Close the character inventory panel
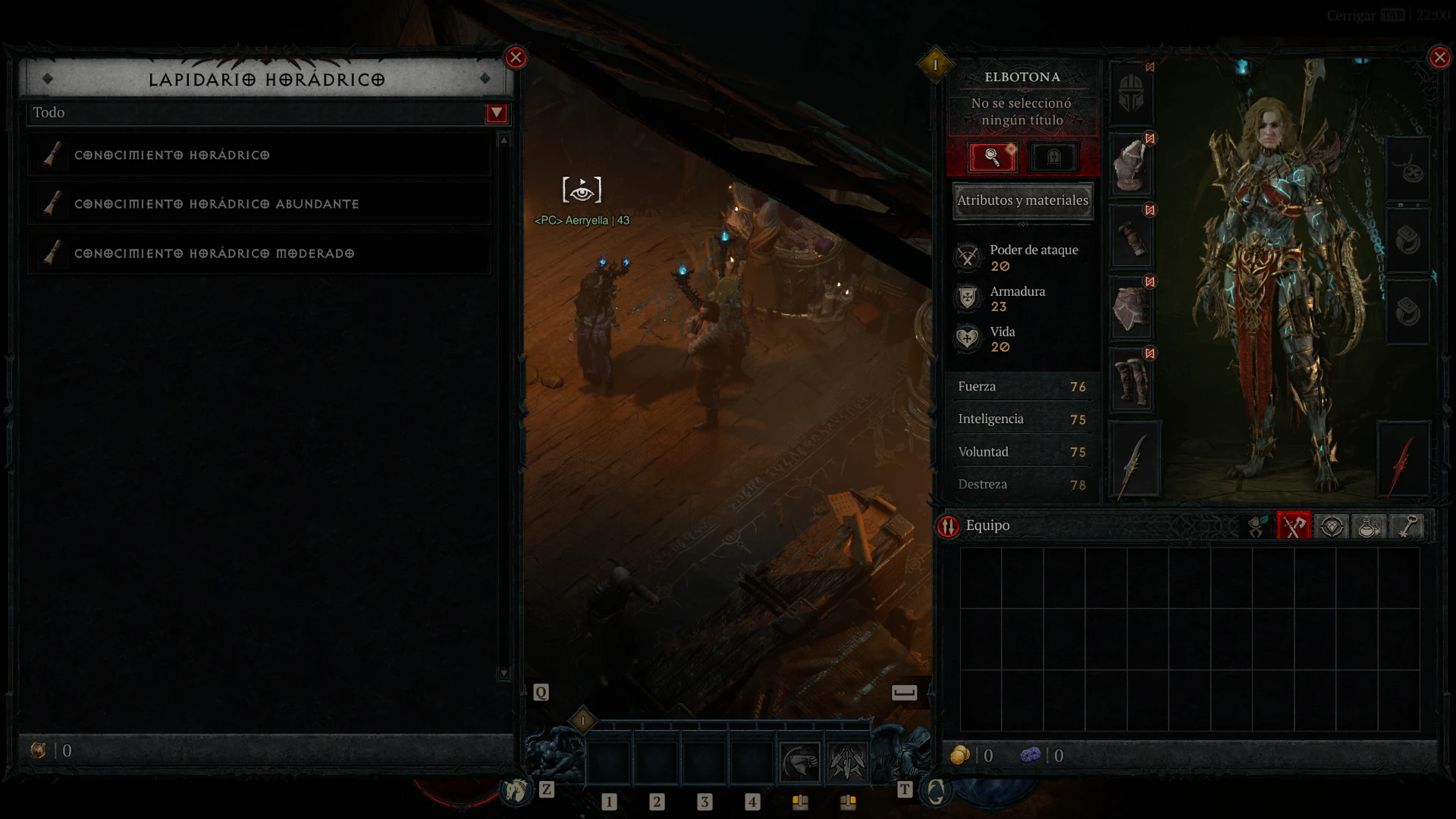1456x819 pixels. point(1439,58)
